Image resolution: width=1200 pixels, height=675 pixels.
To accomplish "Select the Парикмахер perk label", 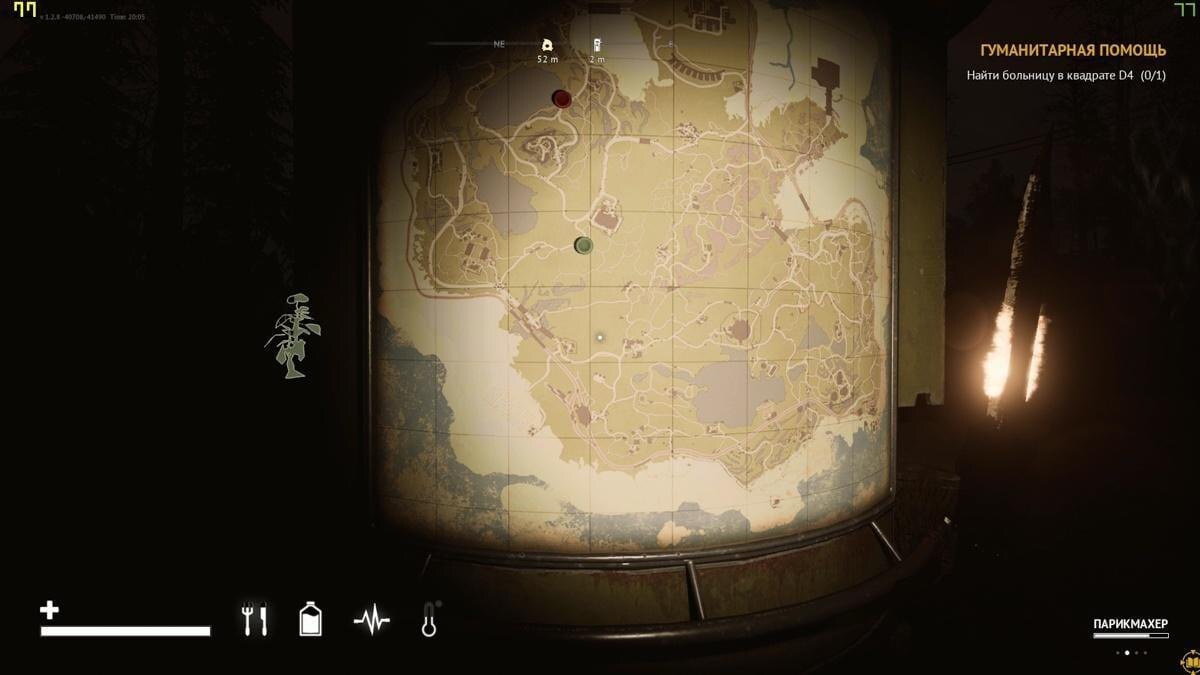I will pyautogui.click(x=1130, y=624).
